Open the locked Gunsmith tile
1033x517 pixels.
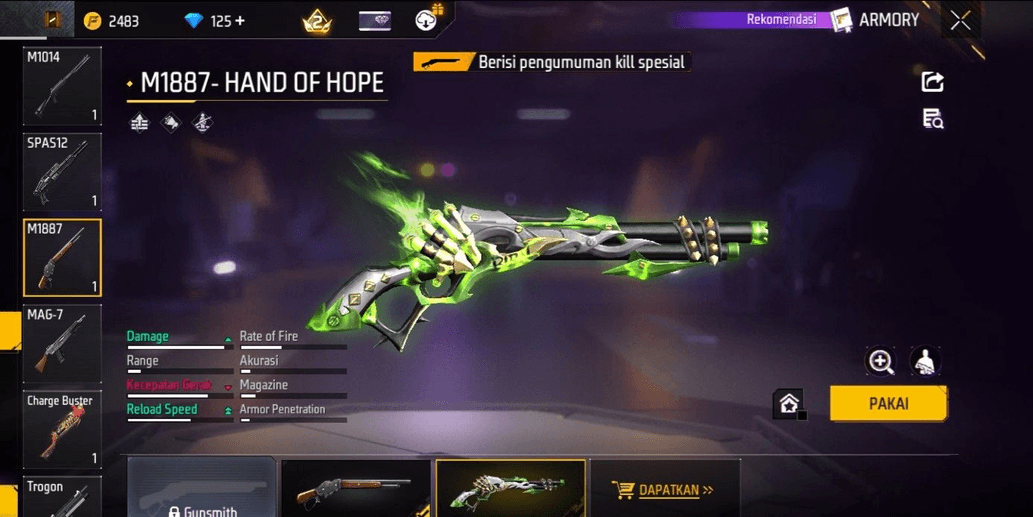[x=202, y=490]
